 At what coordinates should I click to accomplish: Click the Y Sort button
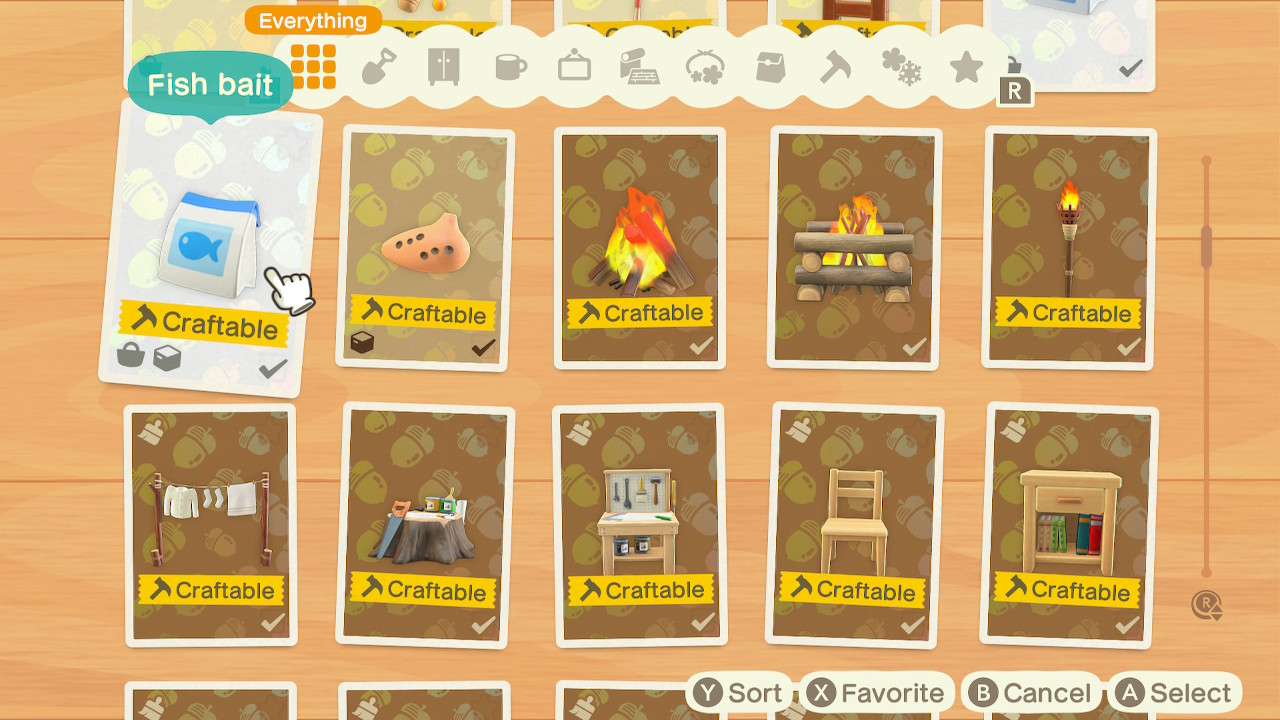click(741, 692)
